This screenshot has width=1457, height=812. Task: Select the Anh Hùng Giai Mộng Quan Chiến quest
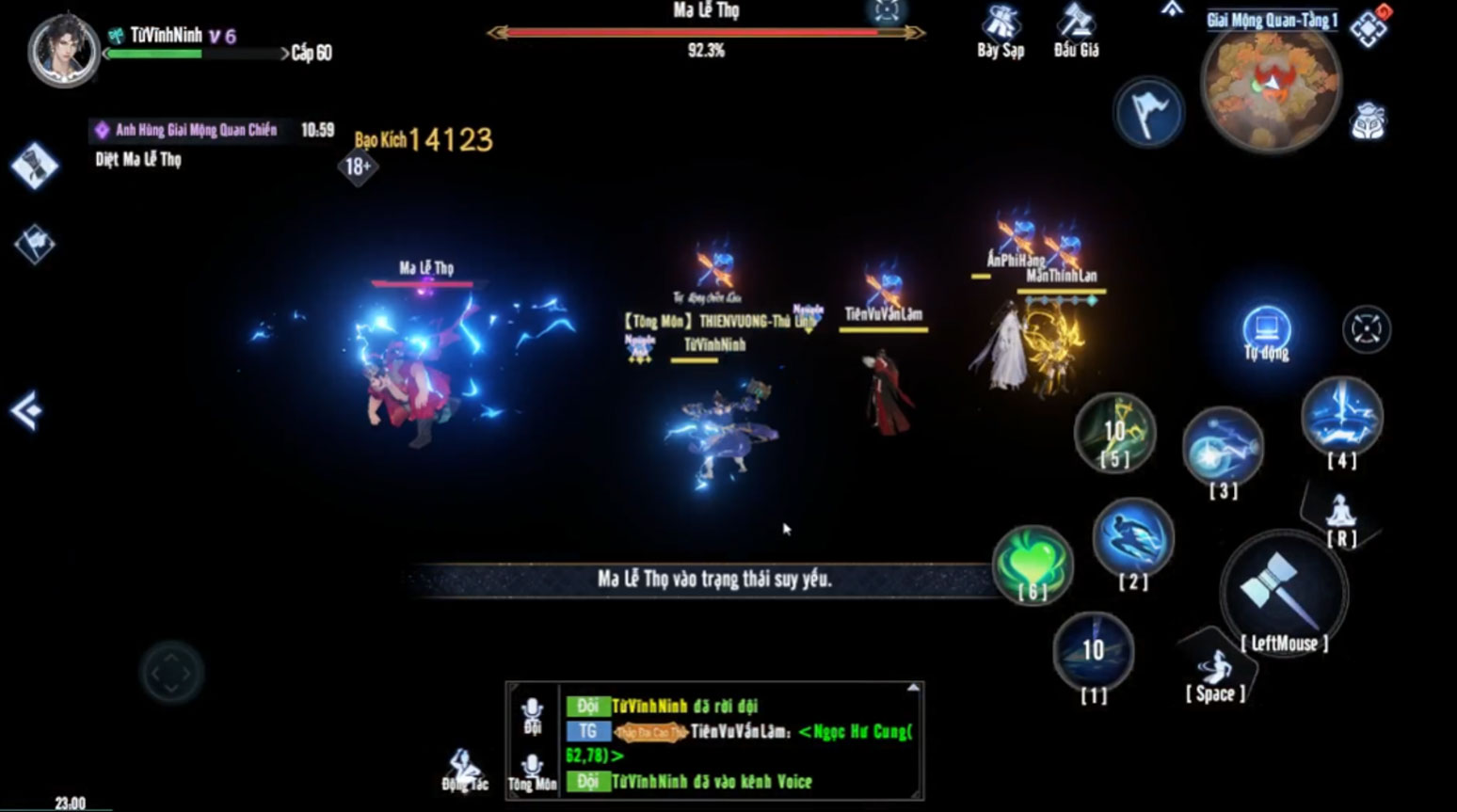pos(196,131)
